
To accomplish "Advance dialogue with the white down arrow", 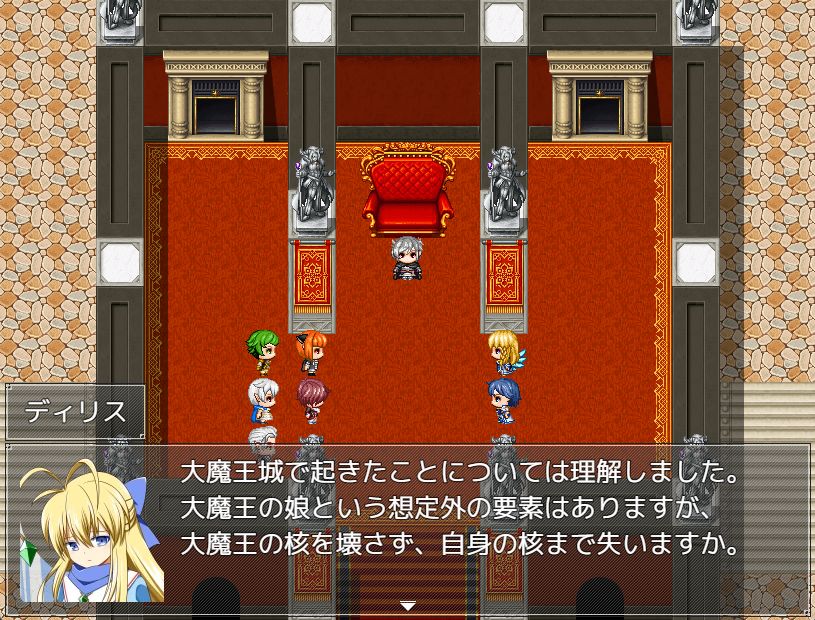I will click(407, 605).
